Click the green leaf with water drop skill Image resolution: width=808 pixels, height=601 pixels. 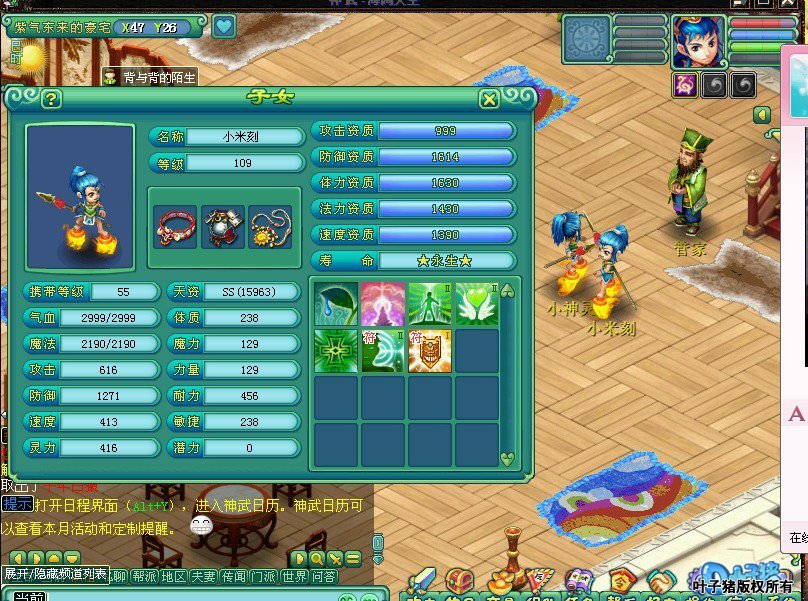click(337, 303)
